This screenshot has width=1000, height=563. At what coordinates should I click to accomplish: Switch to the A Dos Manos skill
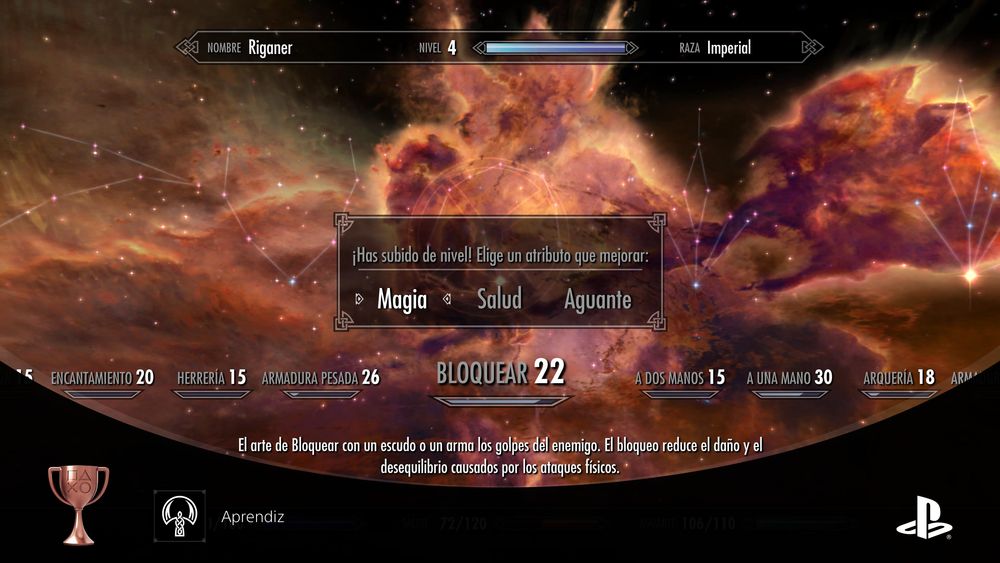click(x=680, y=378)
